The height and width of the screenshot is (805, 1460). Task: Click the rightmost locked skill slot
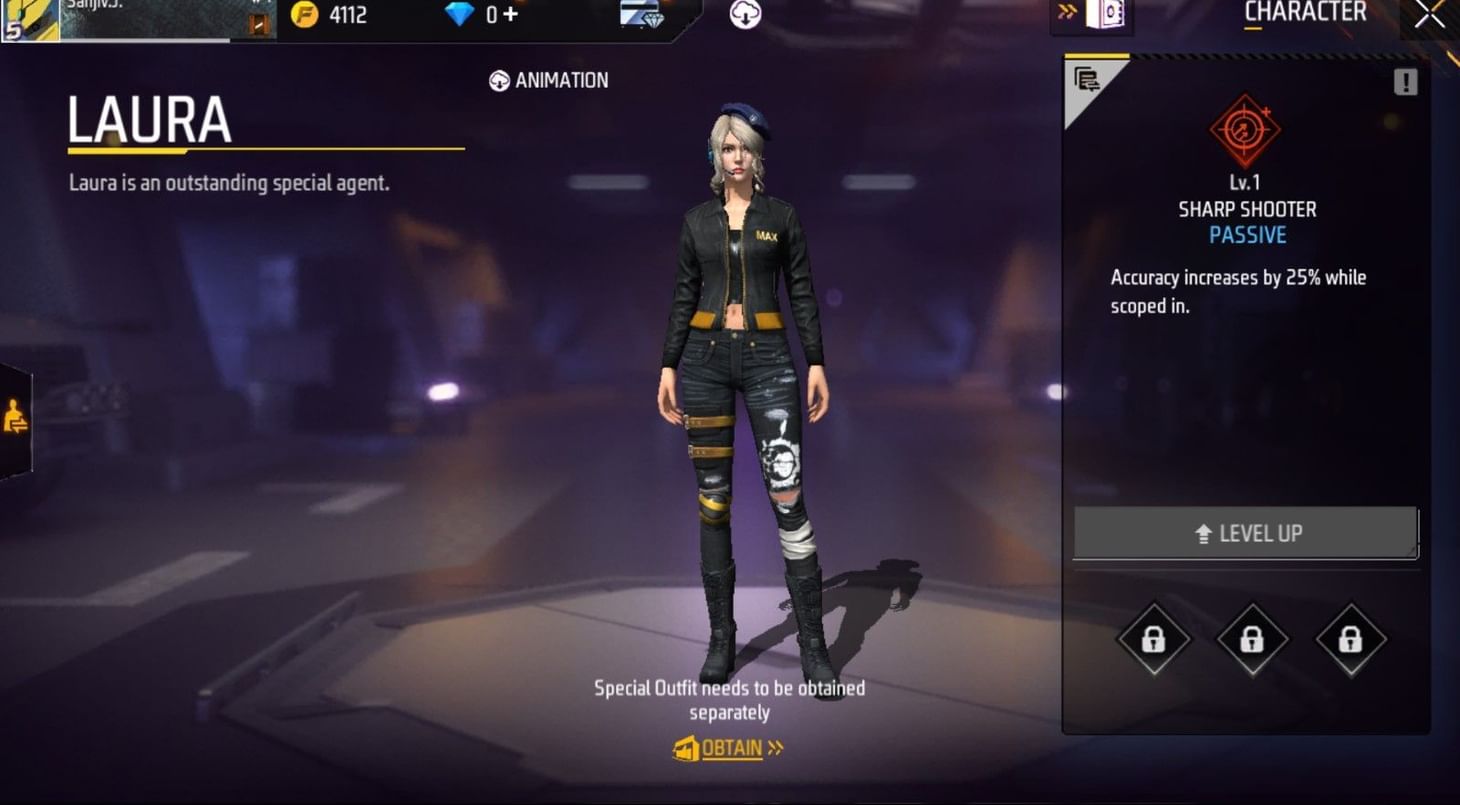click(x=1350, y=640)
